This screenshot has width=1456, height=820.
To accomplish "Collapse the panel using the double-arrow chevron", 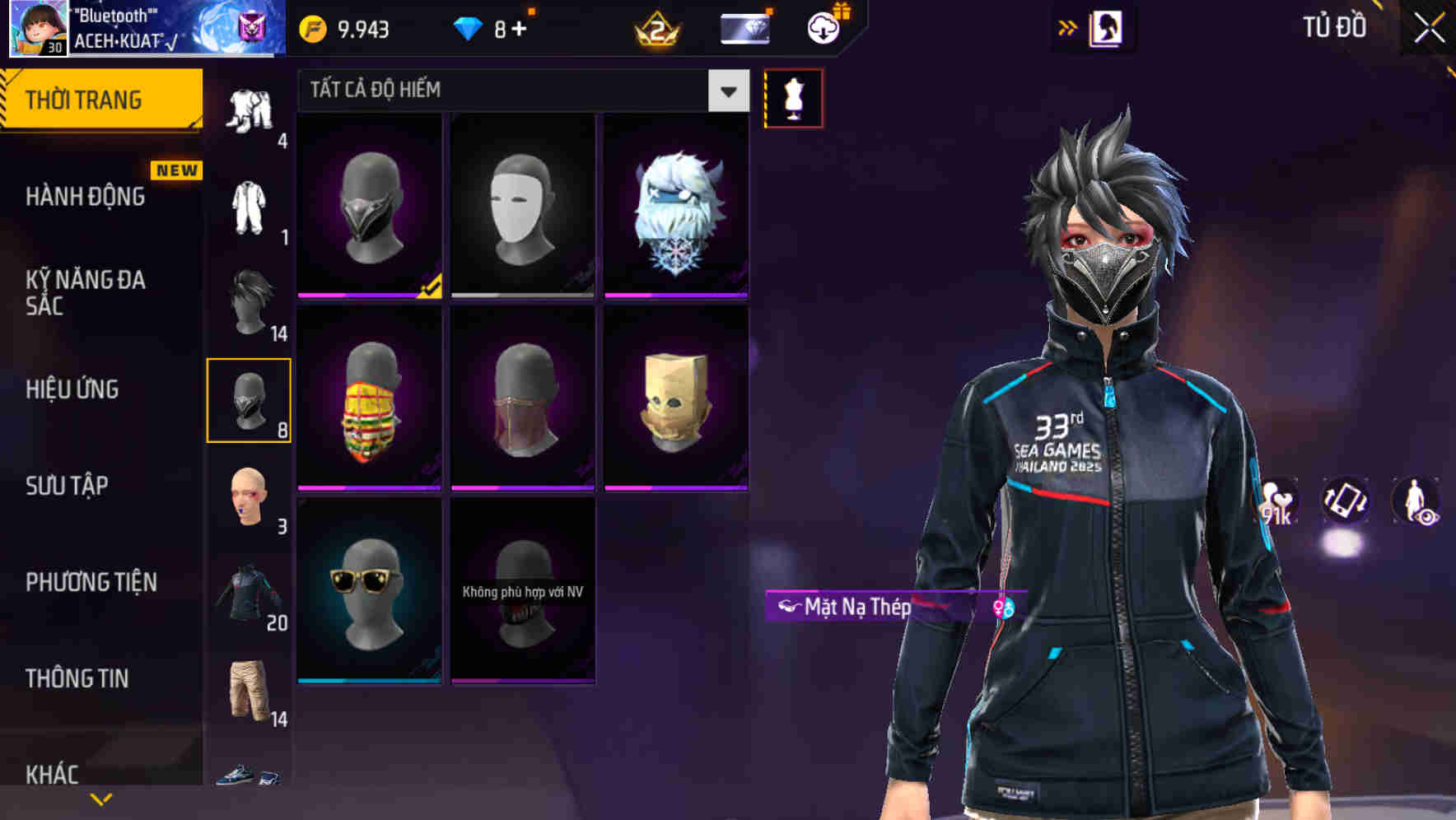I will 1068,27.
